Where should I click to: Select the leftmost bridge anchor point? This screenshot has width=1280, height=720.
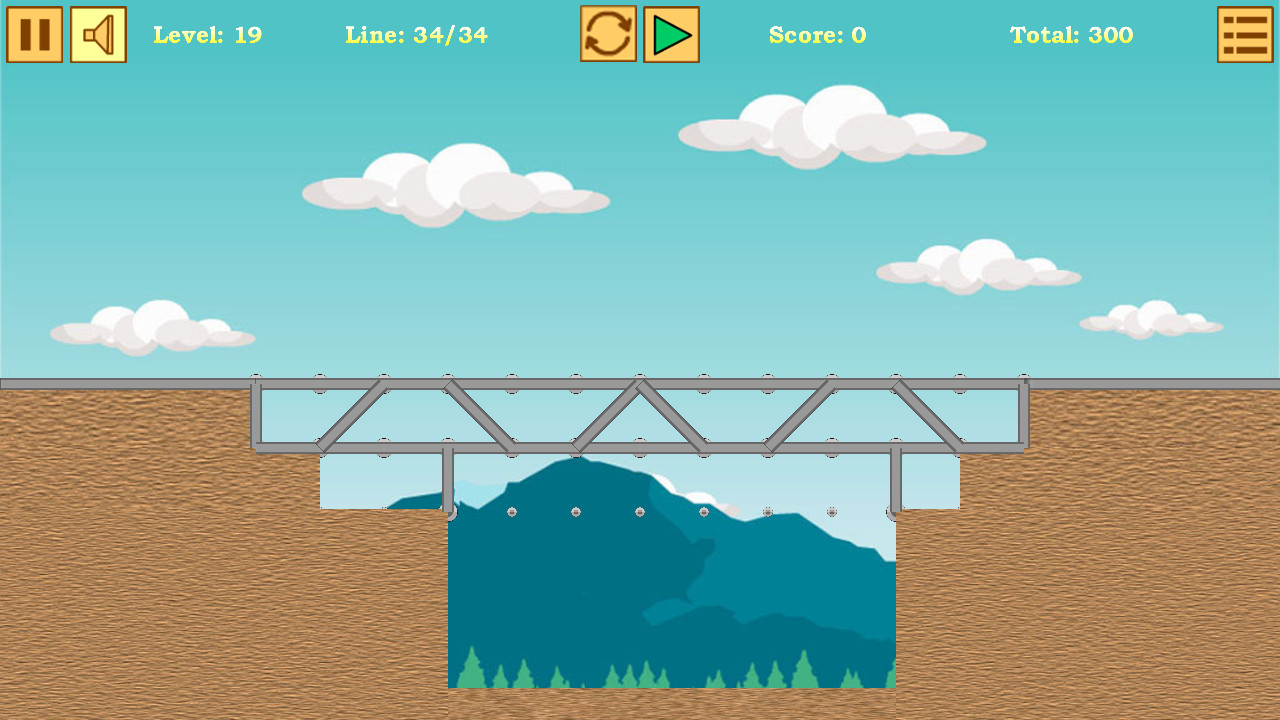pos(257,379)
